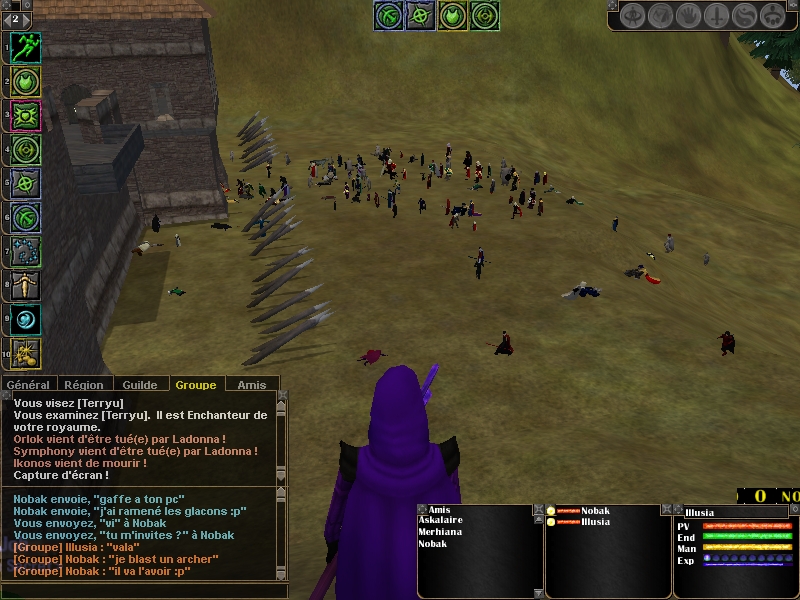Screen dimensions: 800x600
Task: Select Illusia in the group window
Action: [x=595, y=522]
